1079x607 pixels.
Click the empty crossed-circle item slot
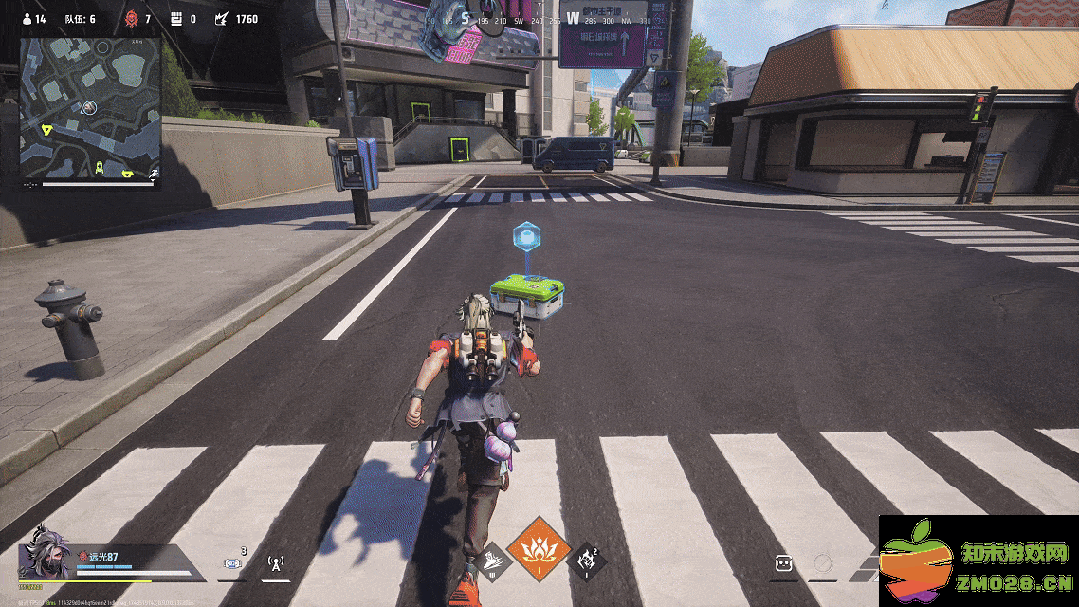coord(822,564)
